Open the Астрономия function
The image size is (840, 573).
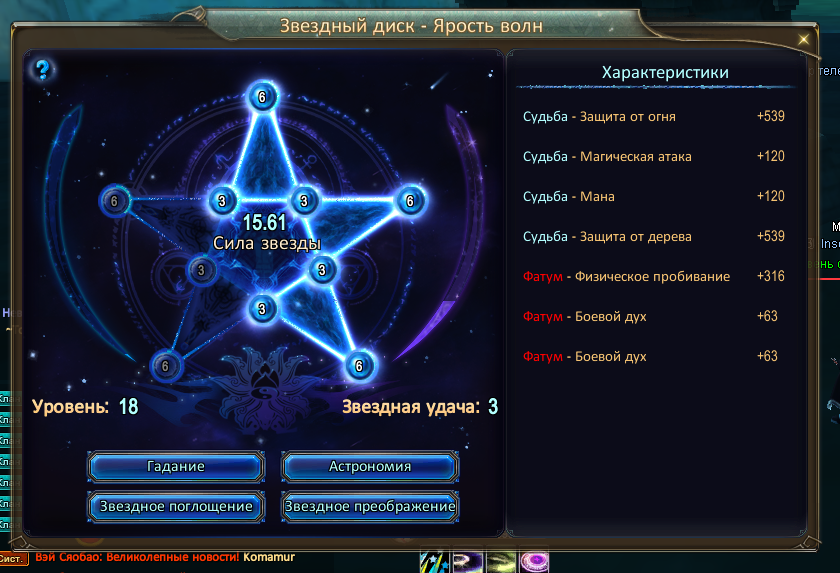(370, 466)
